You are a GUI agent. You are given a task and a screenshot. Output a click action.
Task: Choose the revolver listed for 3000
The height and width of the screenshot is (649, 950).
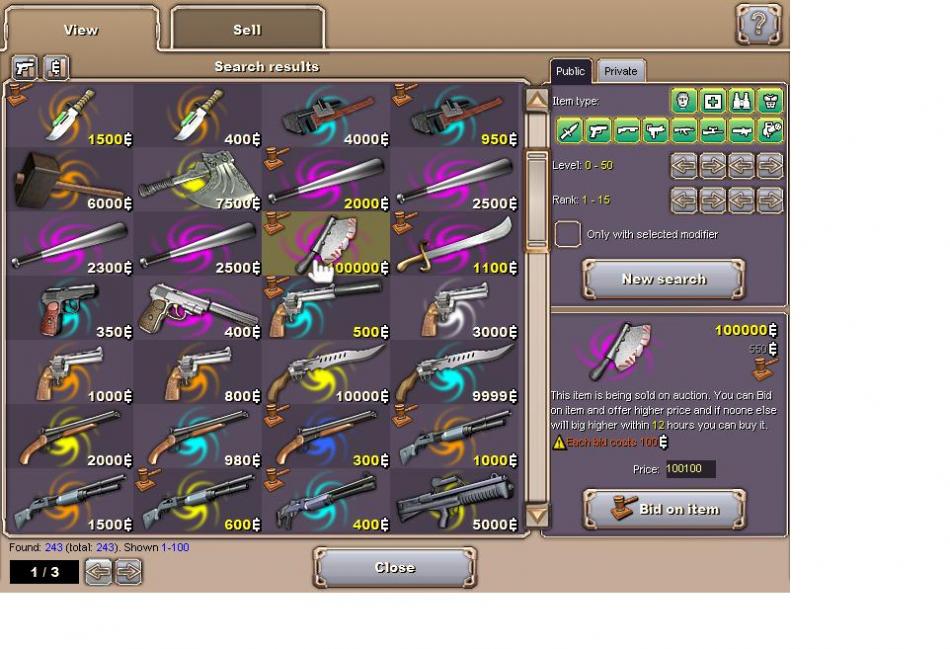click(x=454, y=308)
